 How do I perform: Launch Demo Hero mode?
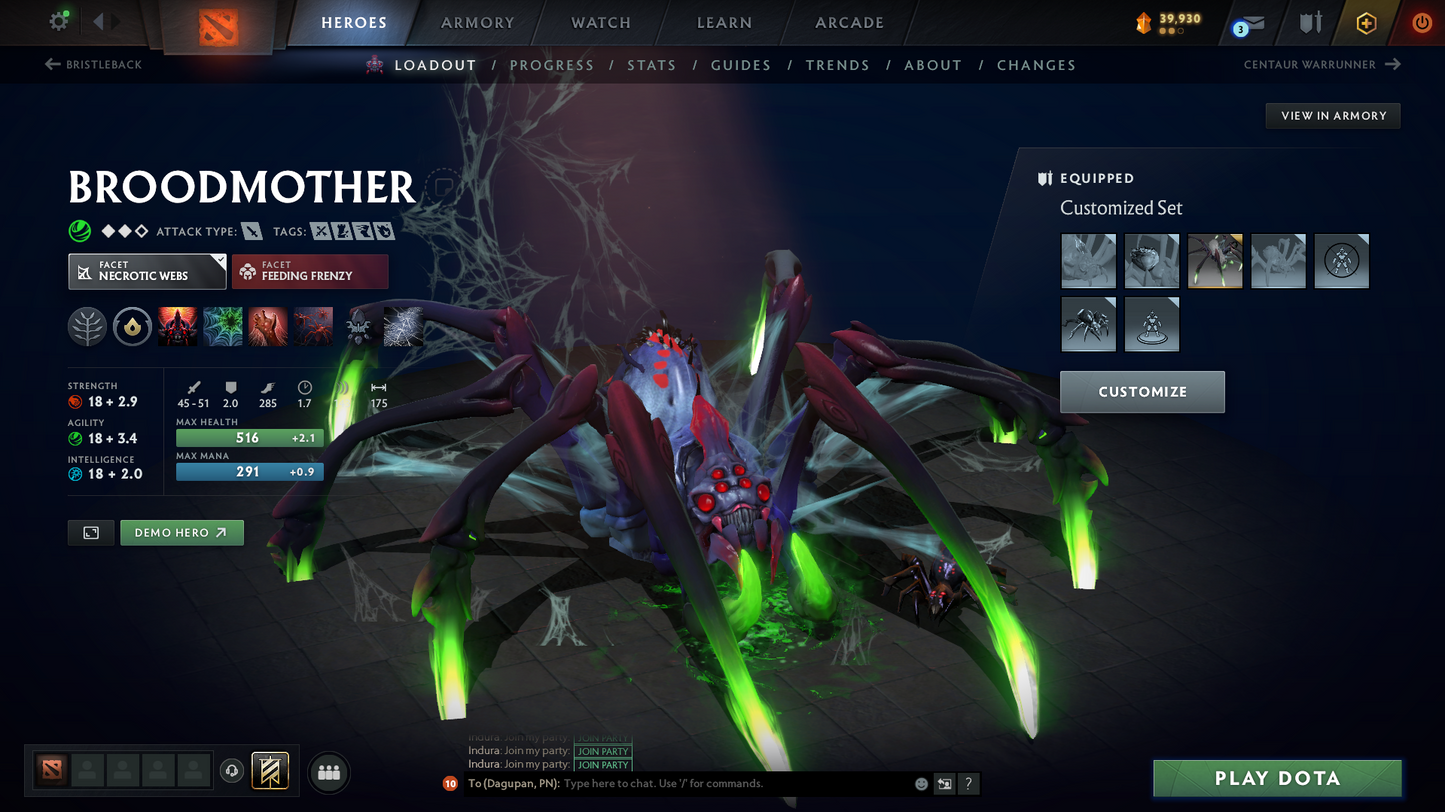(x=181, y=533)
